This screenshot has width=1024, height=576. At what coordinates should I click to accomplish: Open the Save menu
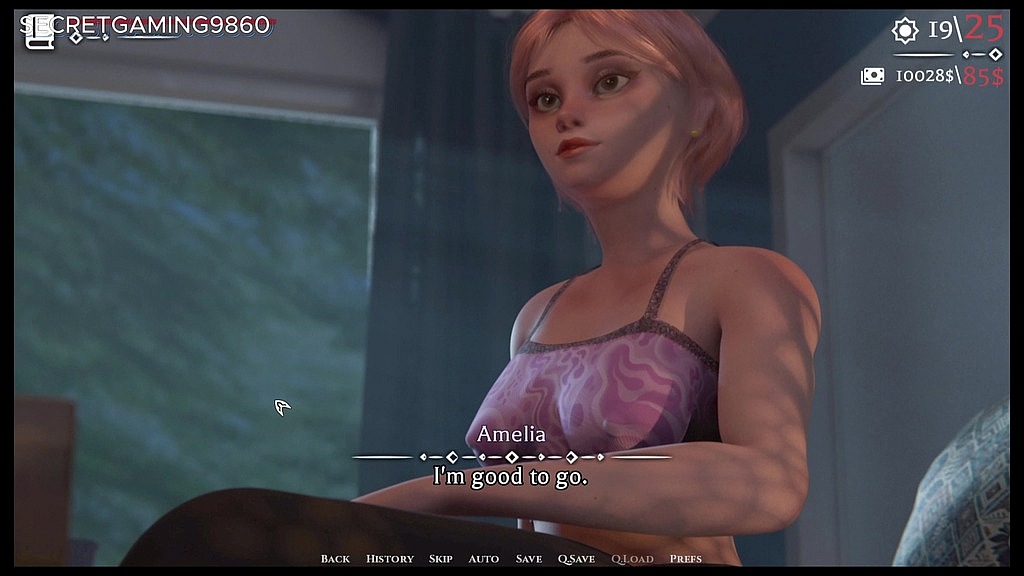click(x=528, y=559)
